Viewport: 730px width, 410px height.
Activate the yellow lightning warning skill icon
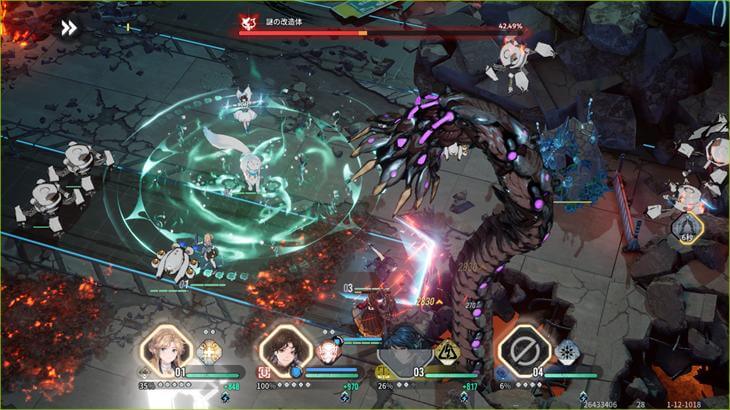(x=446, y=352)
